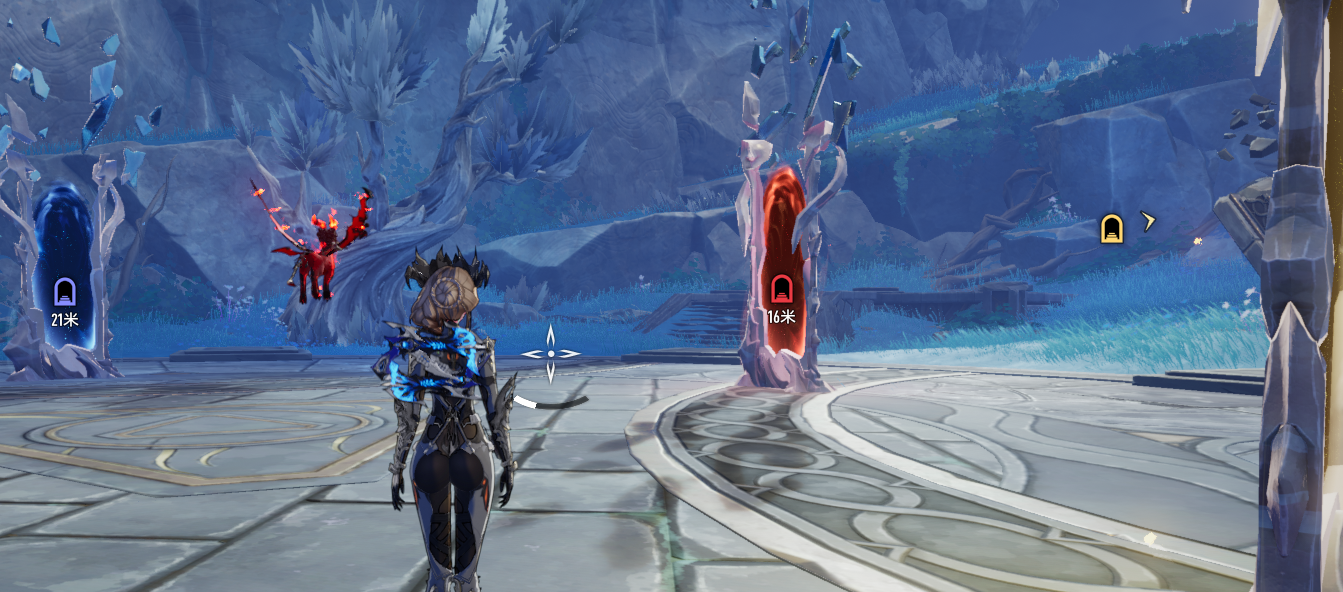
Task: Click the purple portal marker showing 21米
Action: coord(65,293)
